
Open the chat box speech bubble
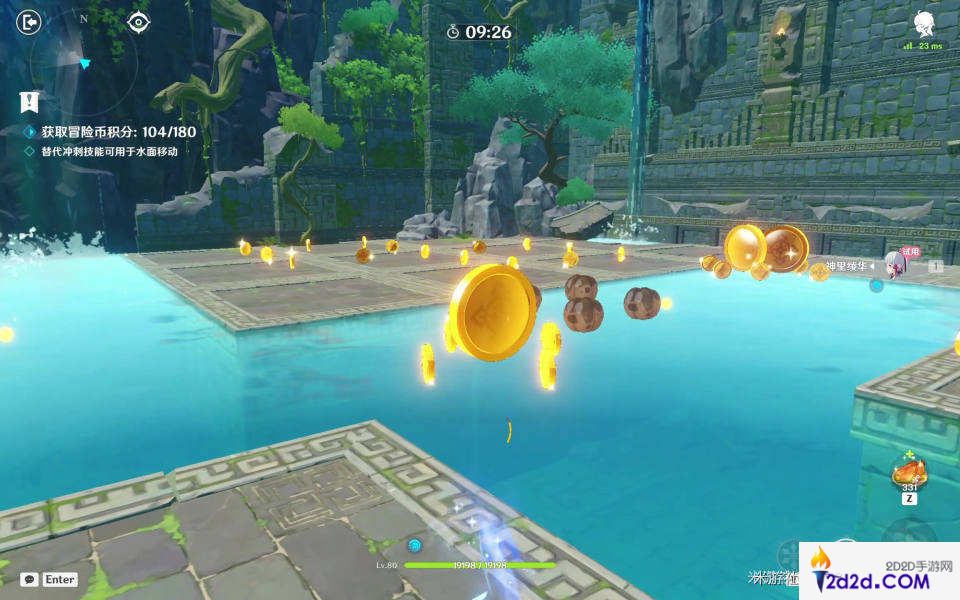click(x=29, y=579)
